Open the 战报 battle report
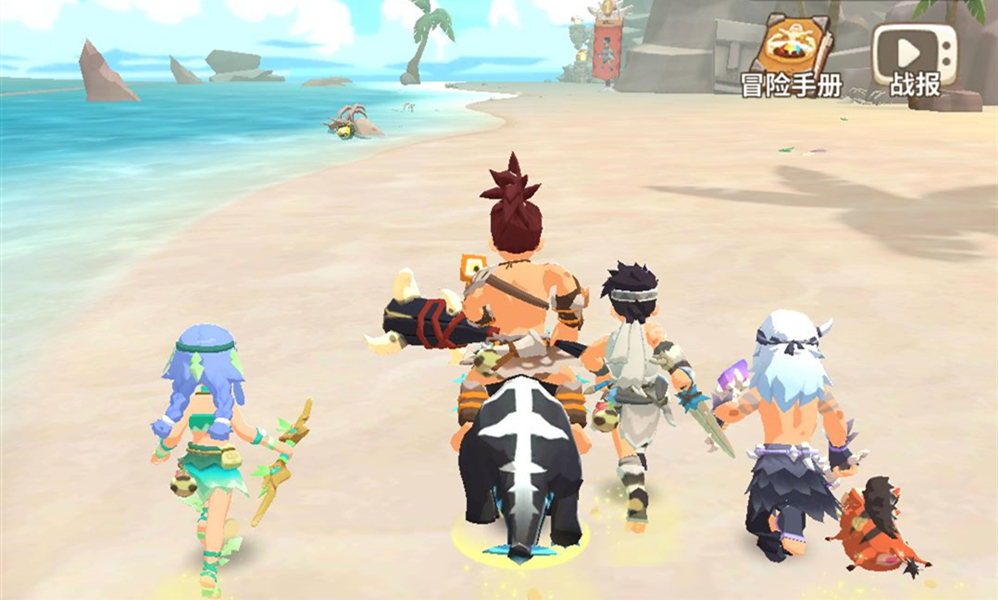Viewport: 998px width, 600px height. [915, 57]
